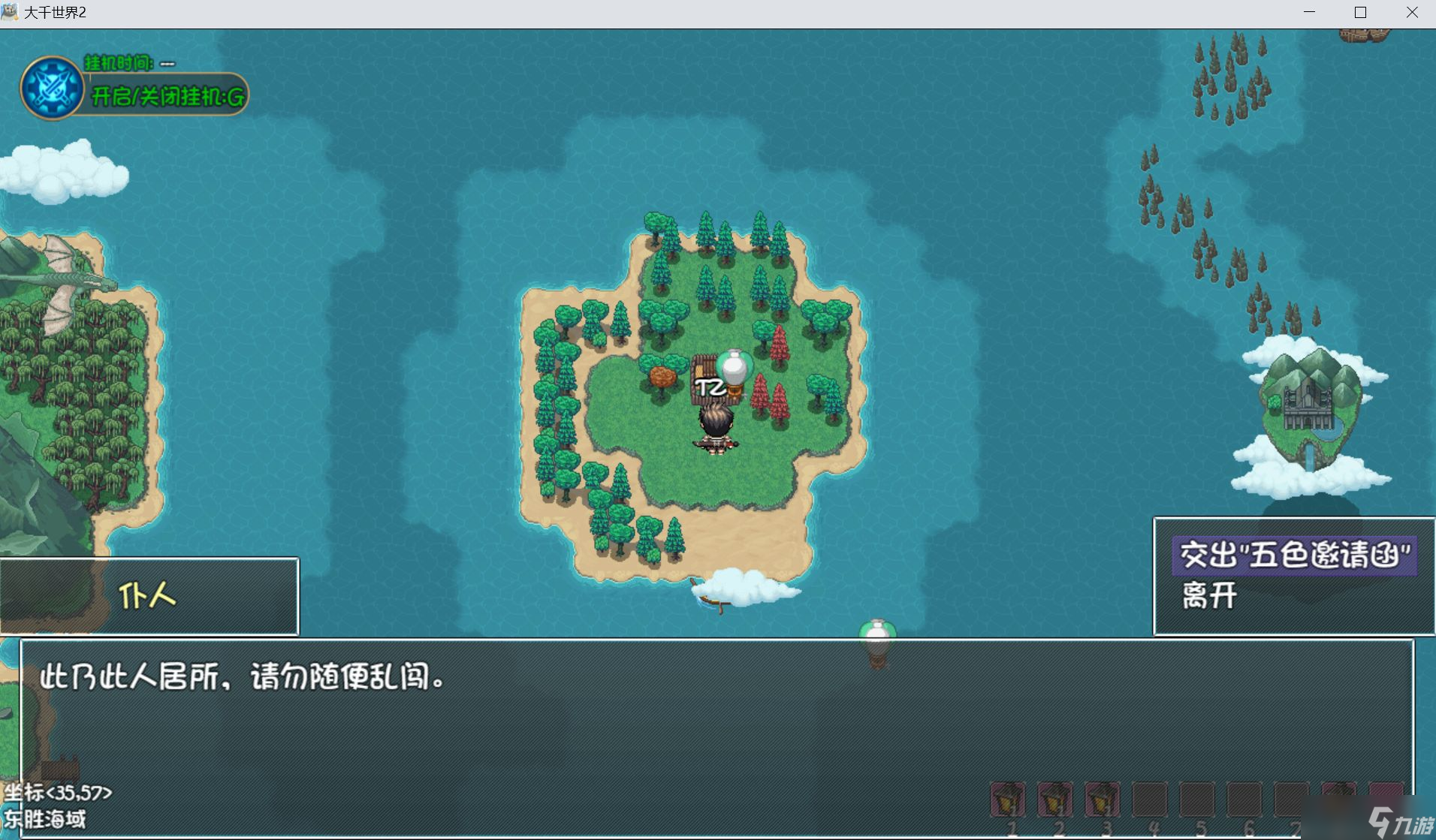Click the game icon in the title bar
This screenshot has height=840, width=1436.
11,12
